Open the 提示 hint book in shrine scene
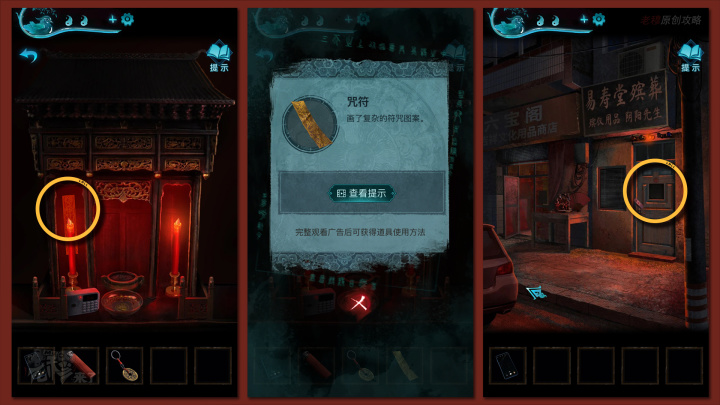This screenshot has height=405, width=720. point(218,56)
